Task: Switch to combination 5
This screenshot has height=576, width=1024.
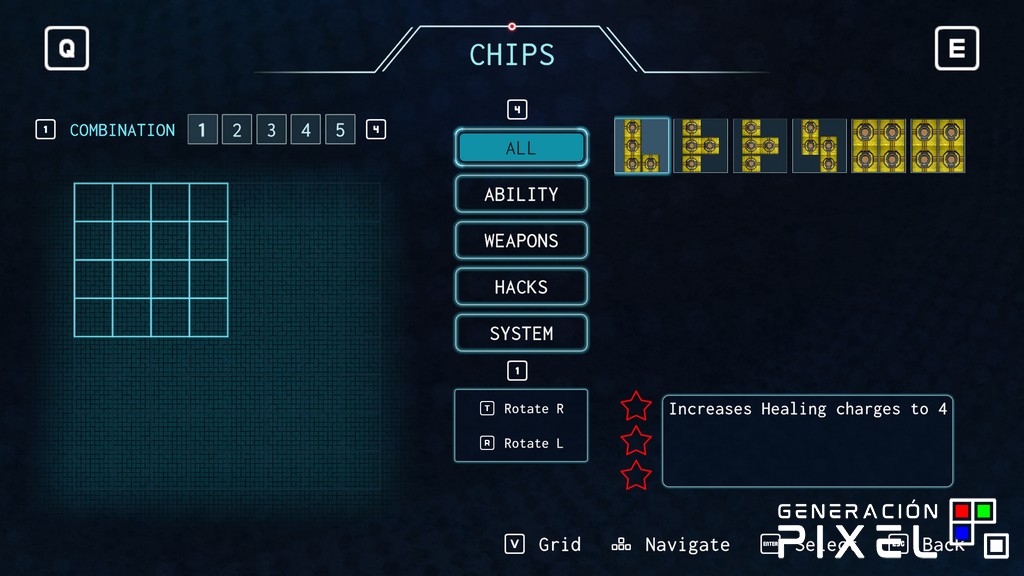Action: (340, 130)
